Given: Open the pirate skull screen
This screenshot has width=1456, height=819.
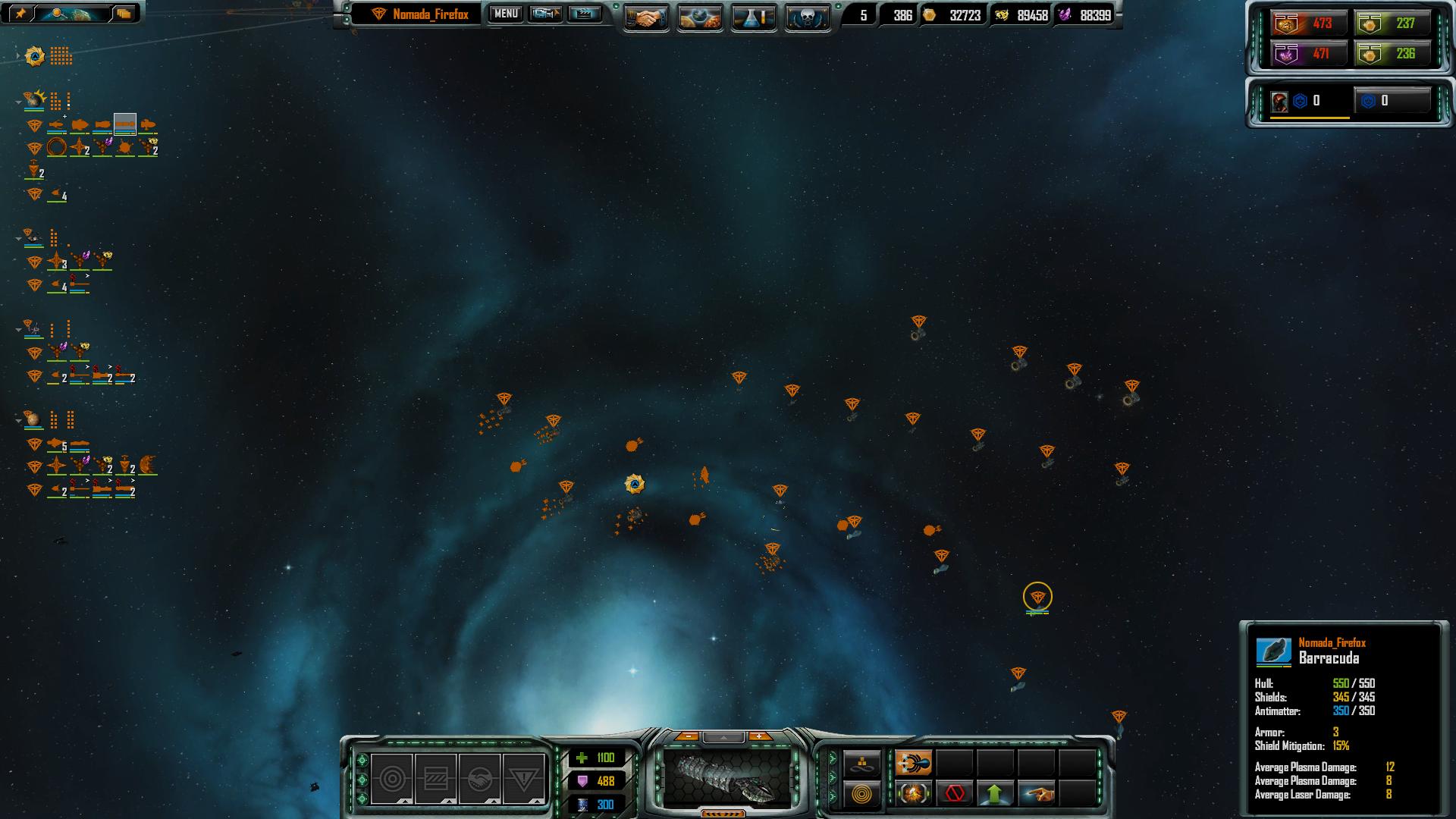Looking at the screenshot, I should [x=807, y=17].
